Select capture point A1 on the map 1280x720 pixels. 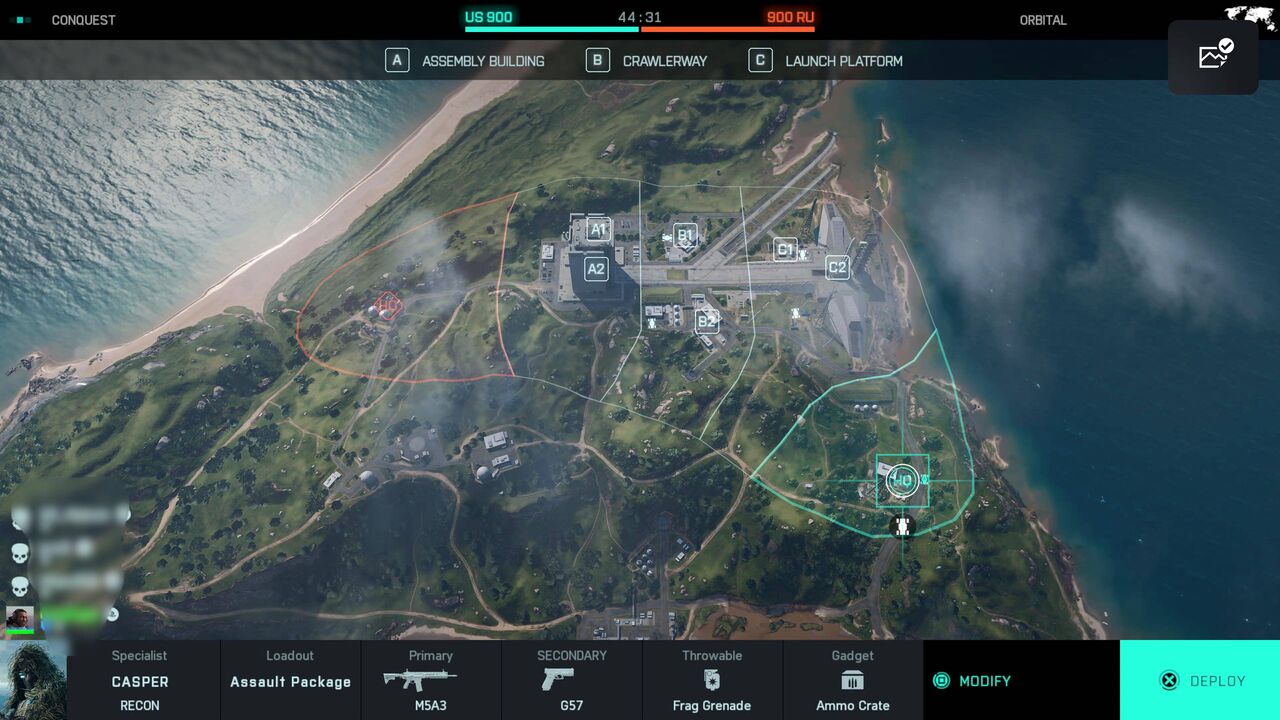(x=598, y=230)
